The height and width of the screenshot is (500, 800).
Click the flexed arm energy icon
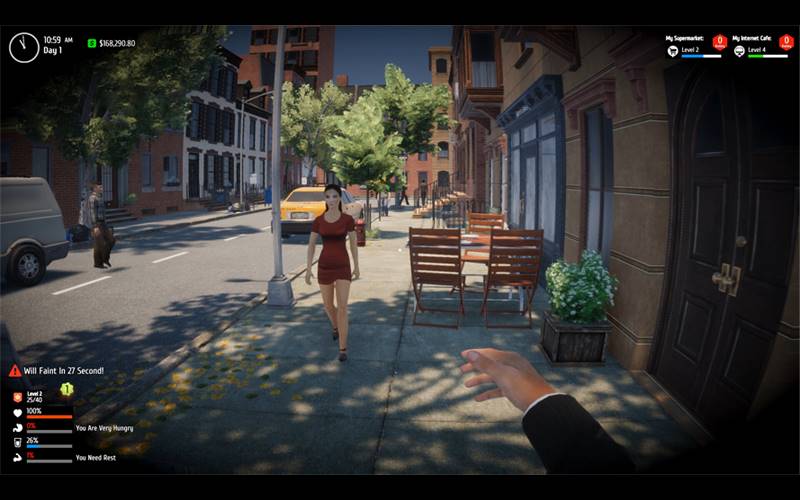(17, 457)
